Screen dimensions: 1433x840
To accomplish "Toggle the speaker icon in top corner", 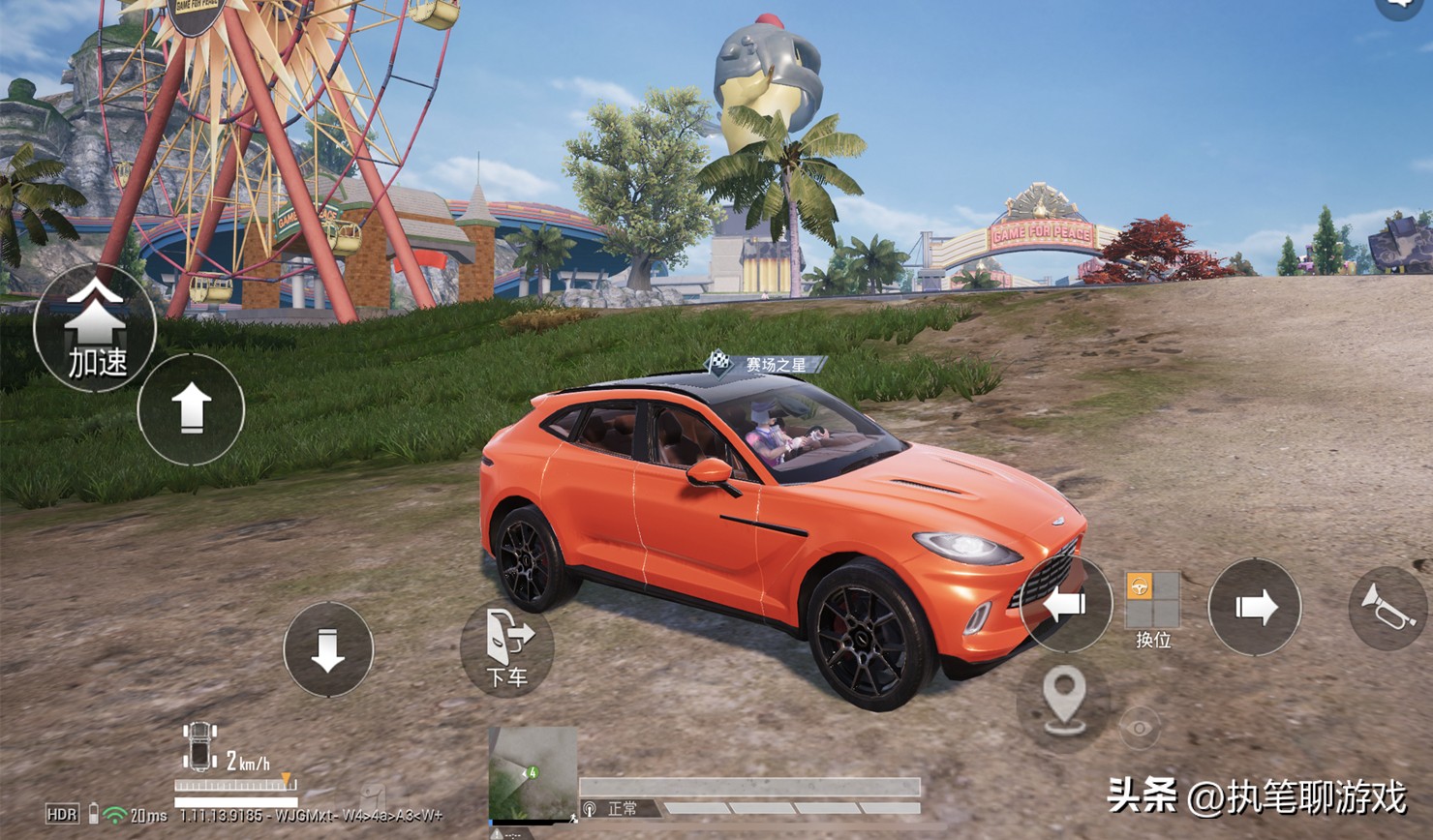I will pos(1401,6).
